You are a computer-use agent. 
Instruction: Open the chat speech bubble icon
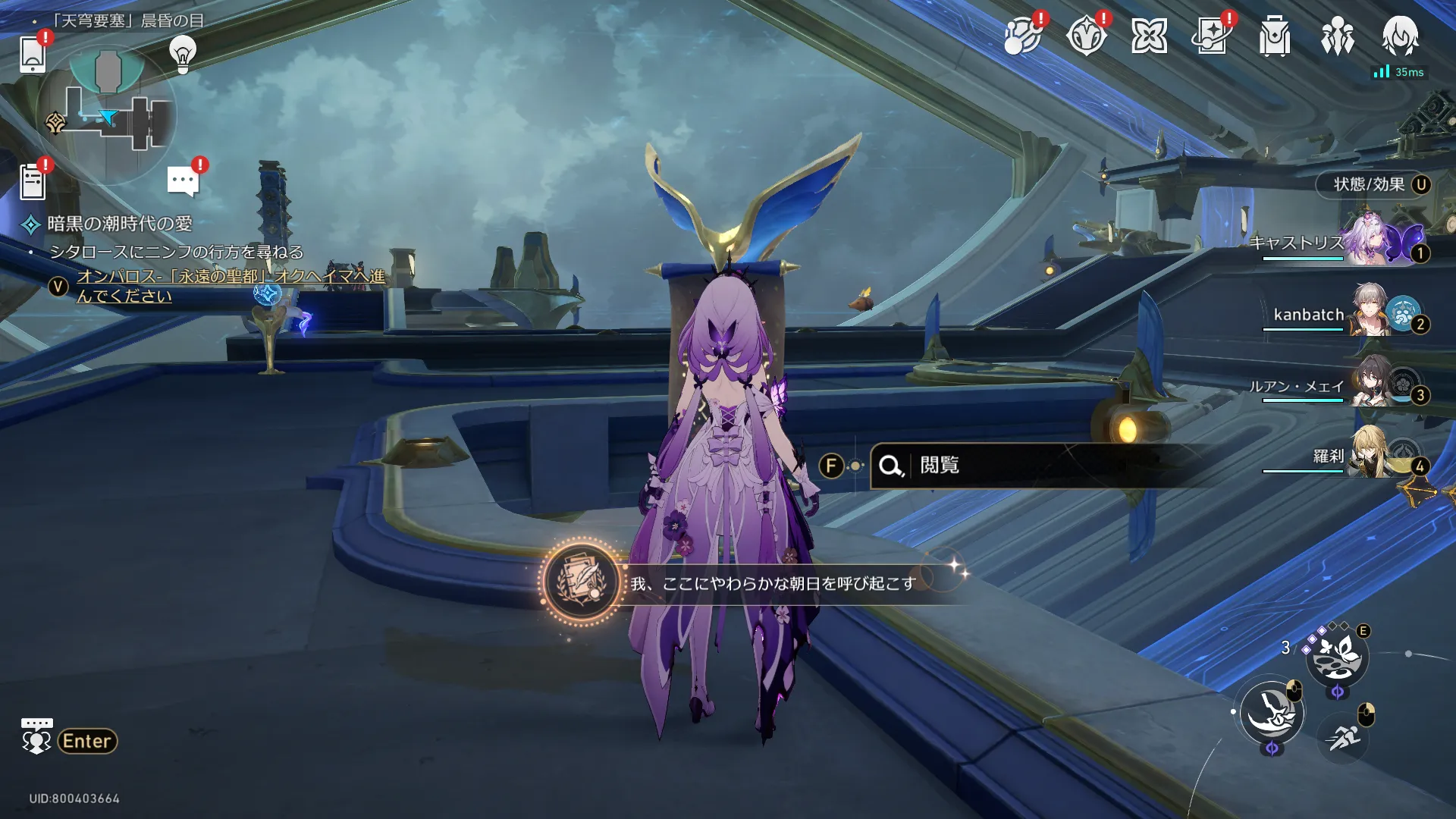(183, 181)
